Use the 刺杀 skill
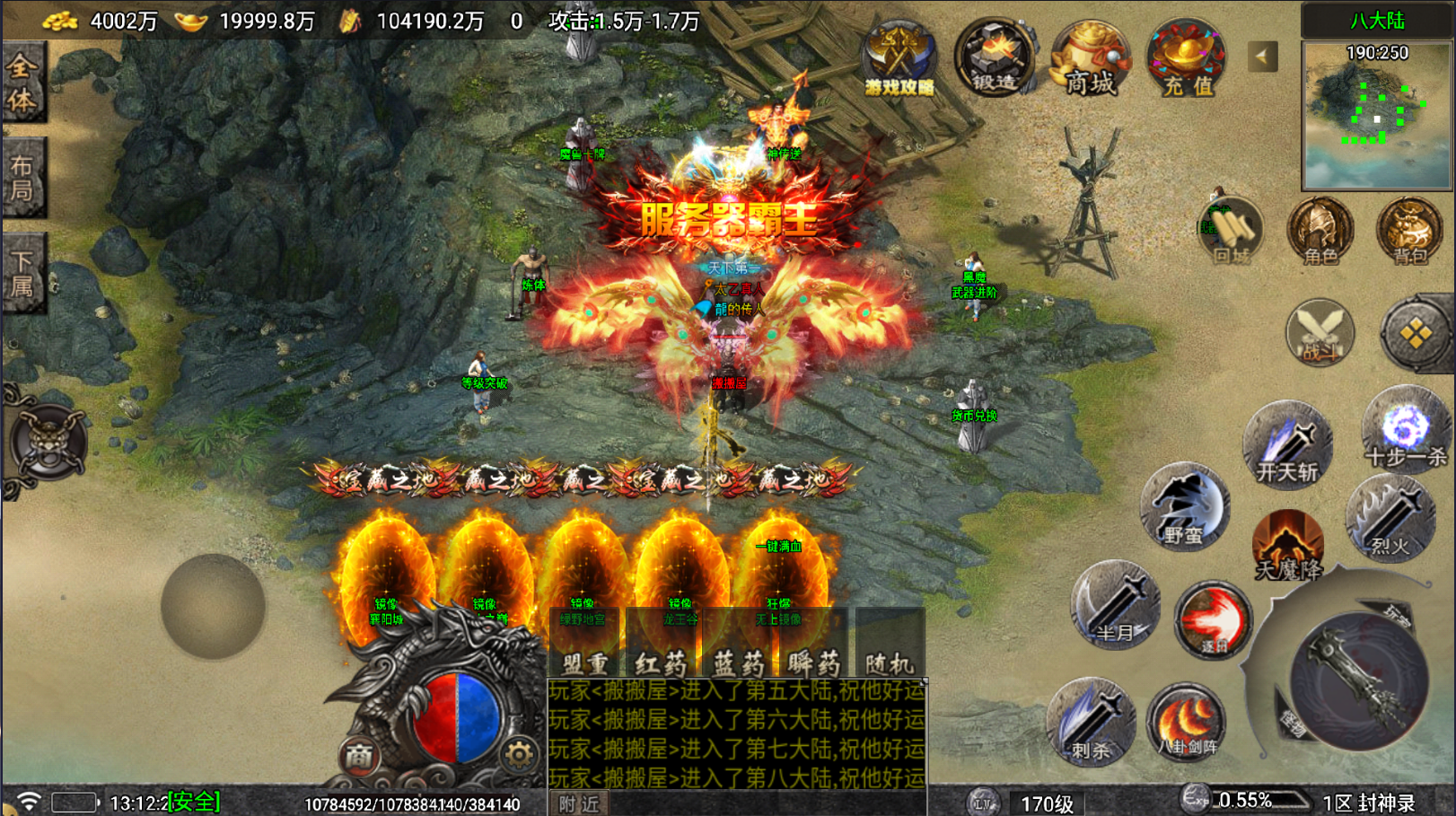Viewport: 1456px width, 816px height. [x=1090, y=721]
